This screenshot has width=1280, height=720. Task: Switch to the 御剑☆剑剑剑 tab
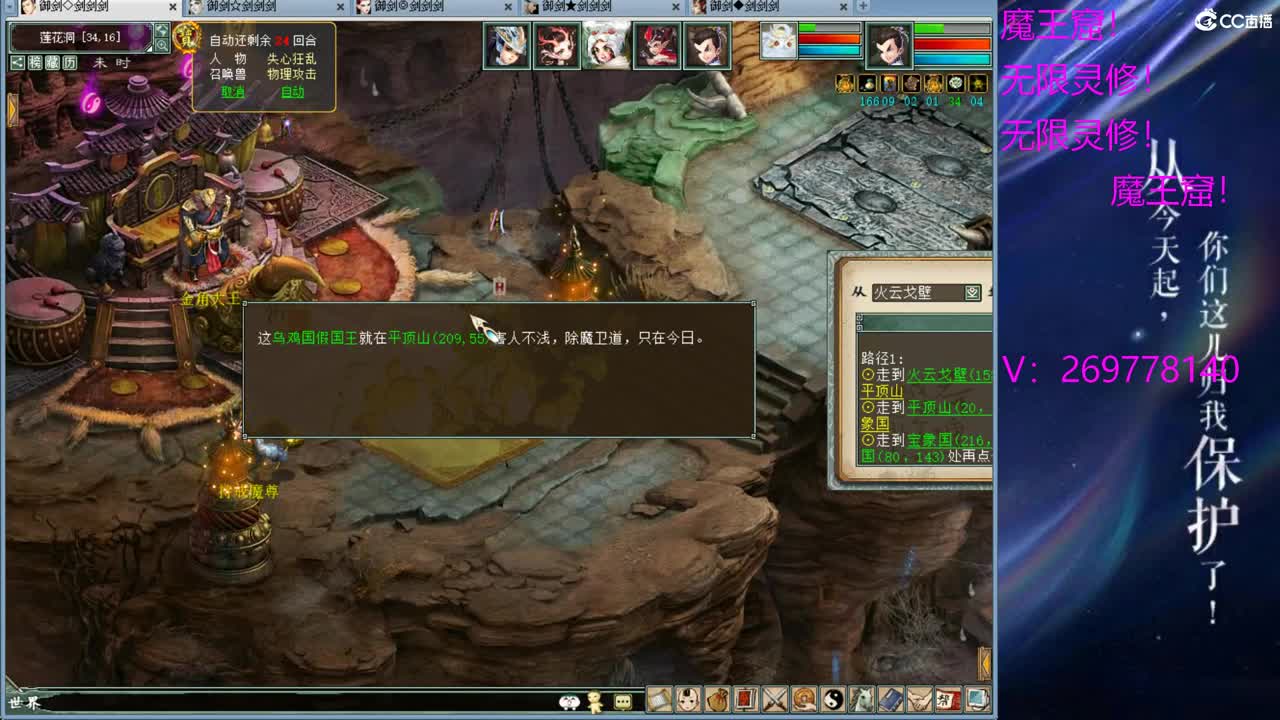pos(240,8)
